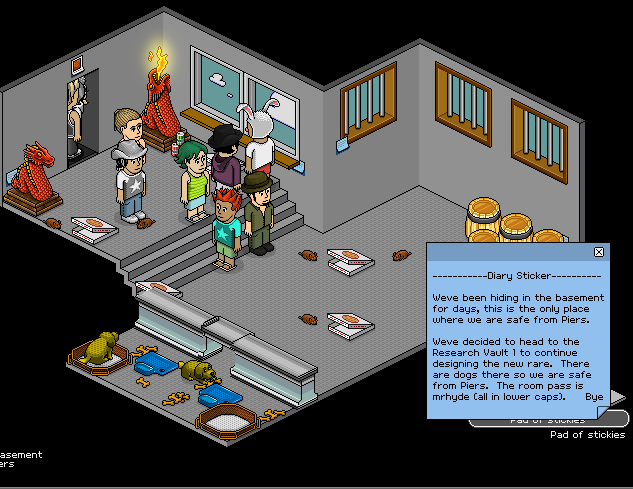Close the Diary Sticker note
This screenshot has height=489, width=633.
coord(599,252)
